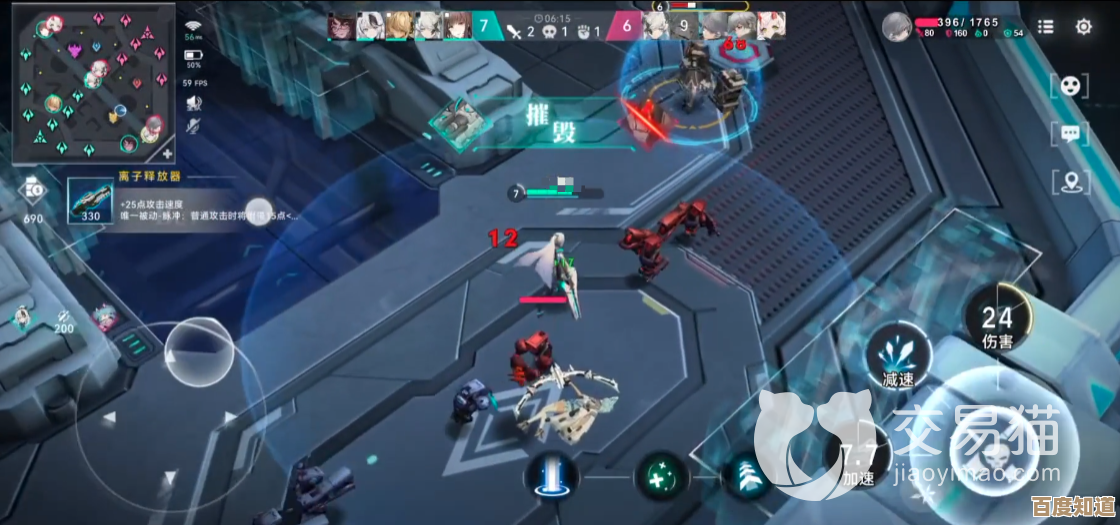Activate the map ping marker button
Viewport: 1120px width, 525px height.
click(1069, 182)
